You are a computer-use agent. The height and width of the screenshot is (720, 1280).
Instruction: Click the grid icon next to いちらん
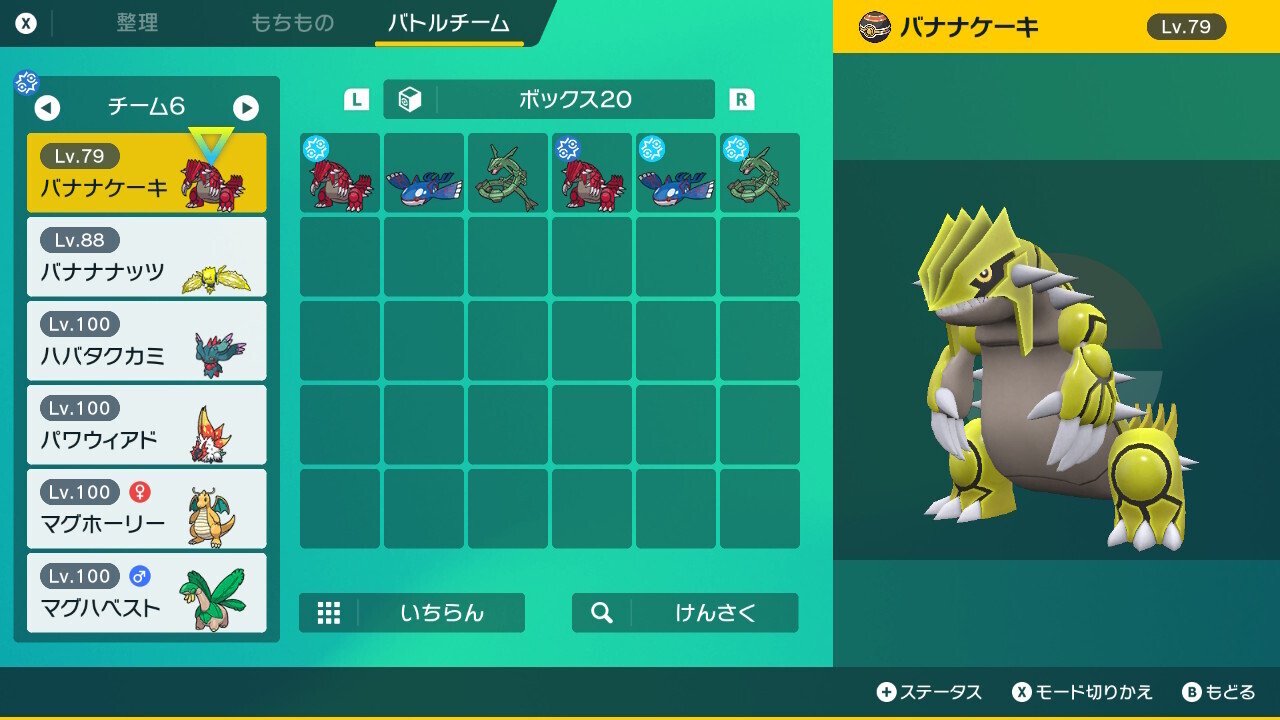pyautogui.click(x=330, y=613)
